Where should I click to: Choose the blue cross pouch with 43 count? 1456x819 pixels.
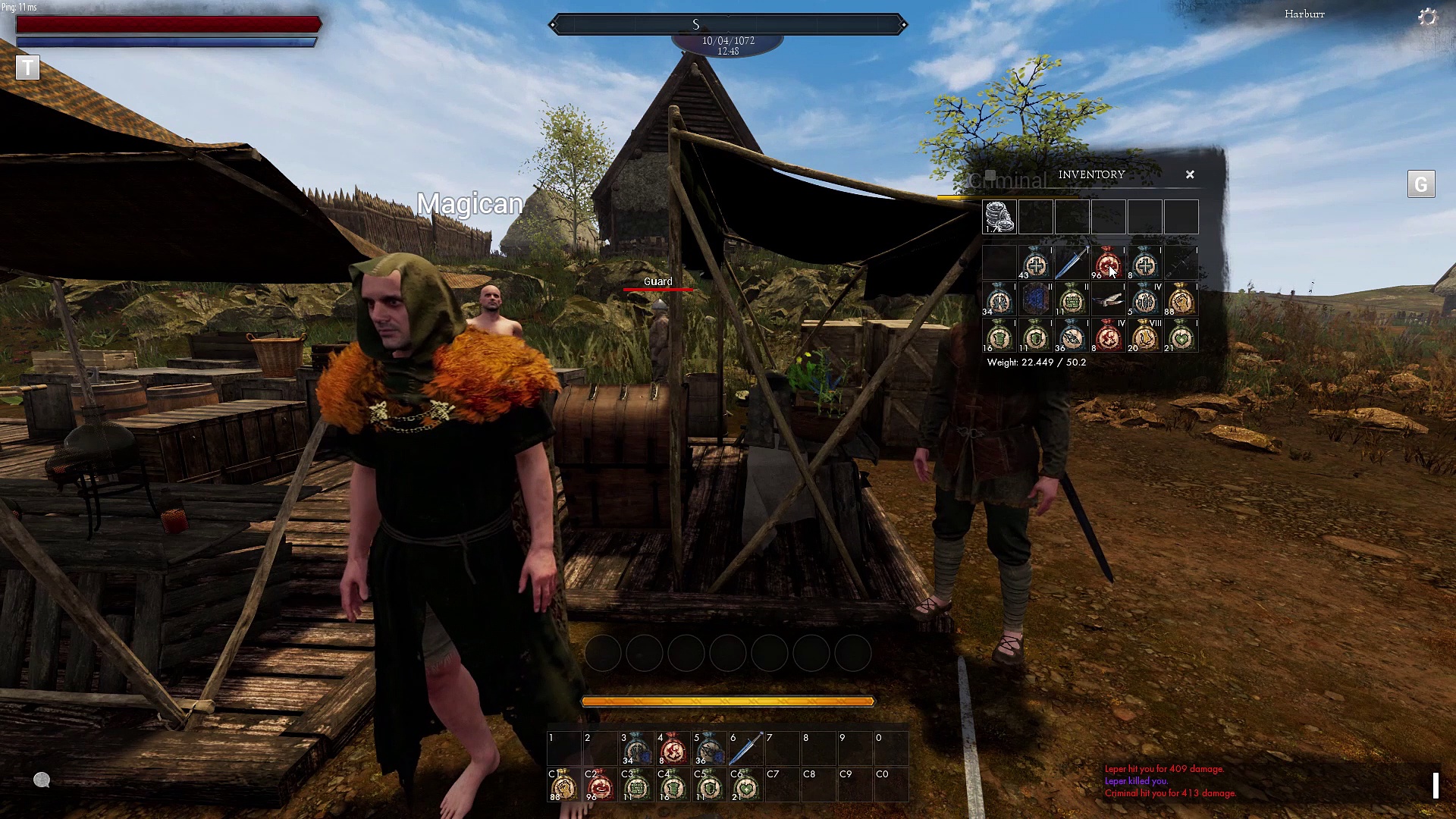click(1035, 264)
